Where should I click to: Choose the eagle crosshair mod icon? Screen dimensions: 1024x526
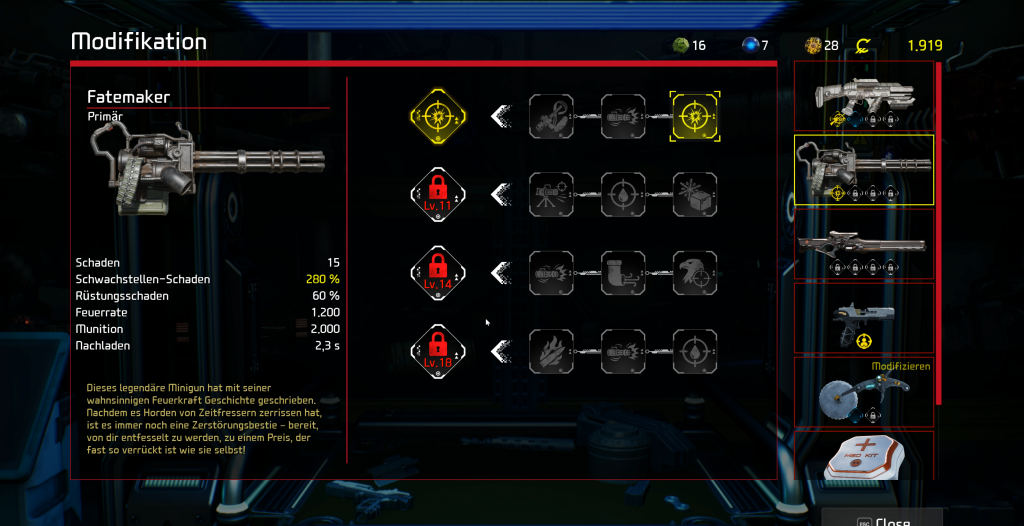point(693,272)
